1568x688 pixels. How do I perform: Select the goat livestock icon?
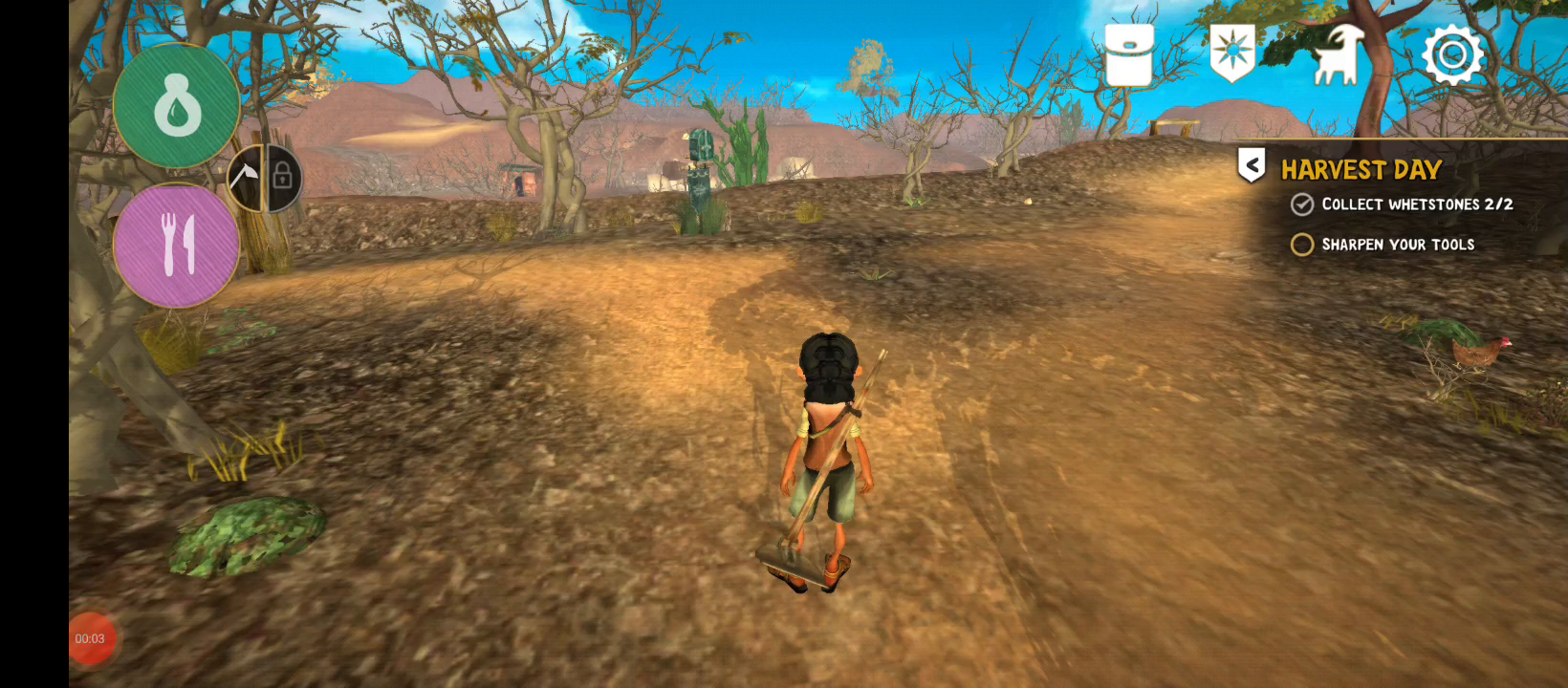(1338, 54)
